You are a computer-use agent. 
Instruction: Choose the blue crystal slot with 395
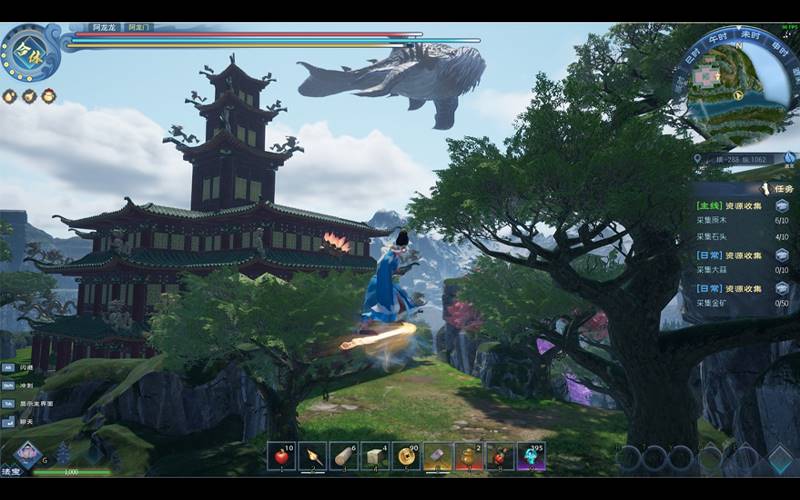pyautogui.click(x=531, y=456)
